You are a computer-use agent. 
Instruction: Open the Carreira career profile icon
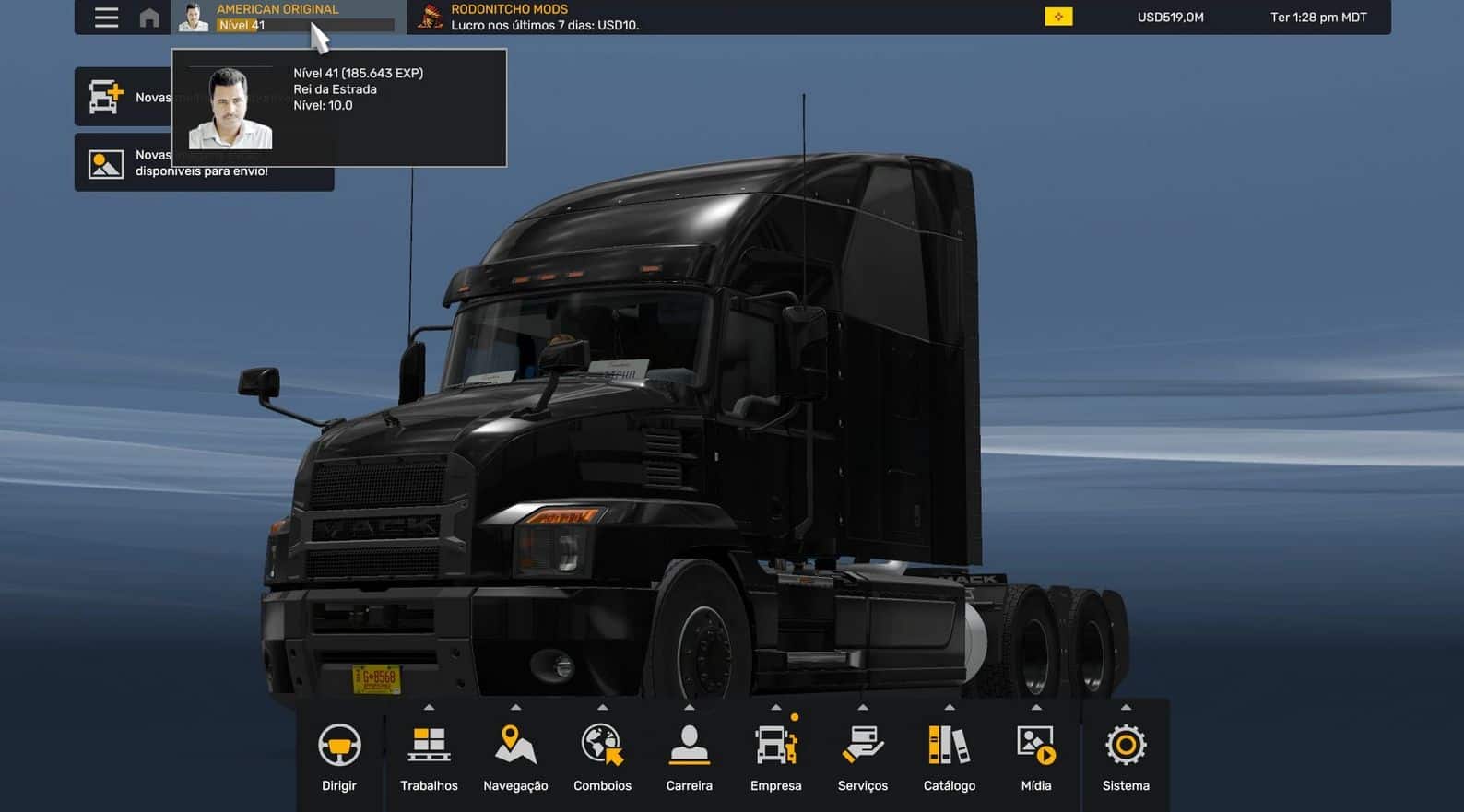click(689, 743)
